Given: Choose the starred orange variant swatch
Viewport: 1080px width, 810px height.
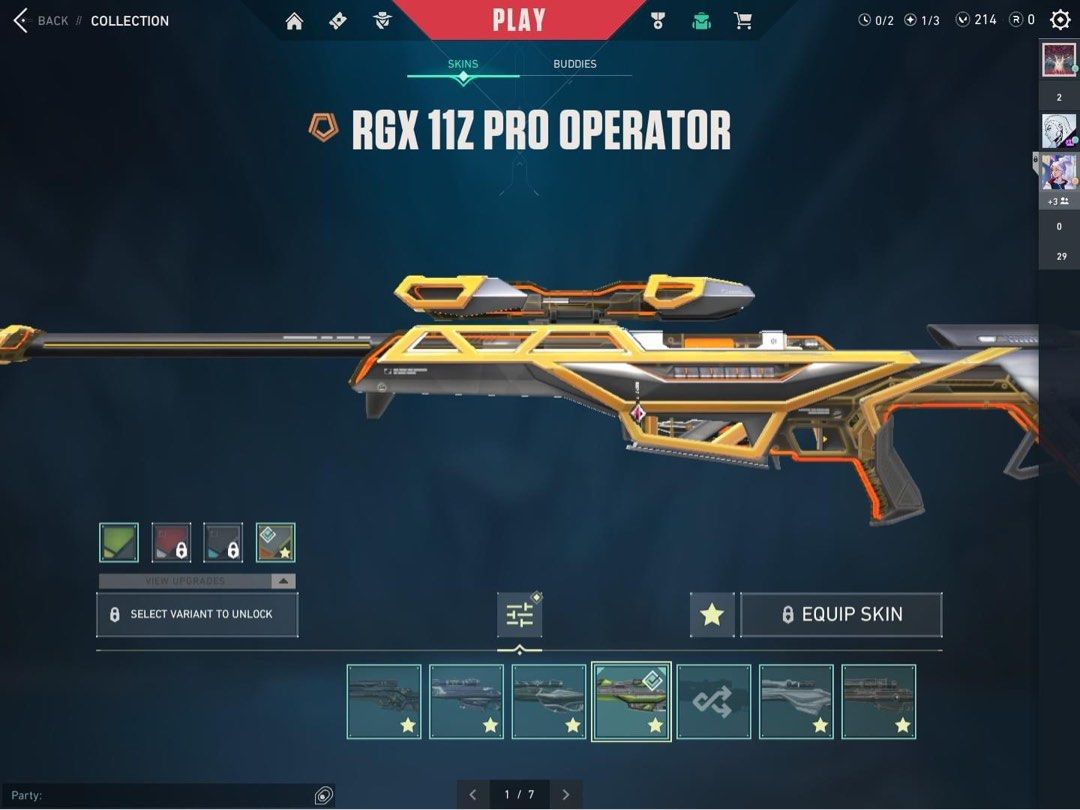Looking at the screenshot, I should pyautogui.click(x=275, y=542).
